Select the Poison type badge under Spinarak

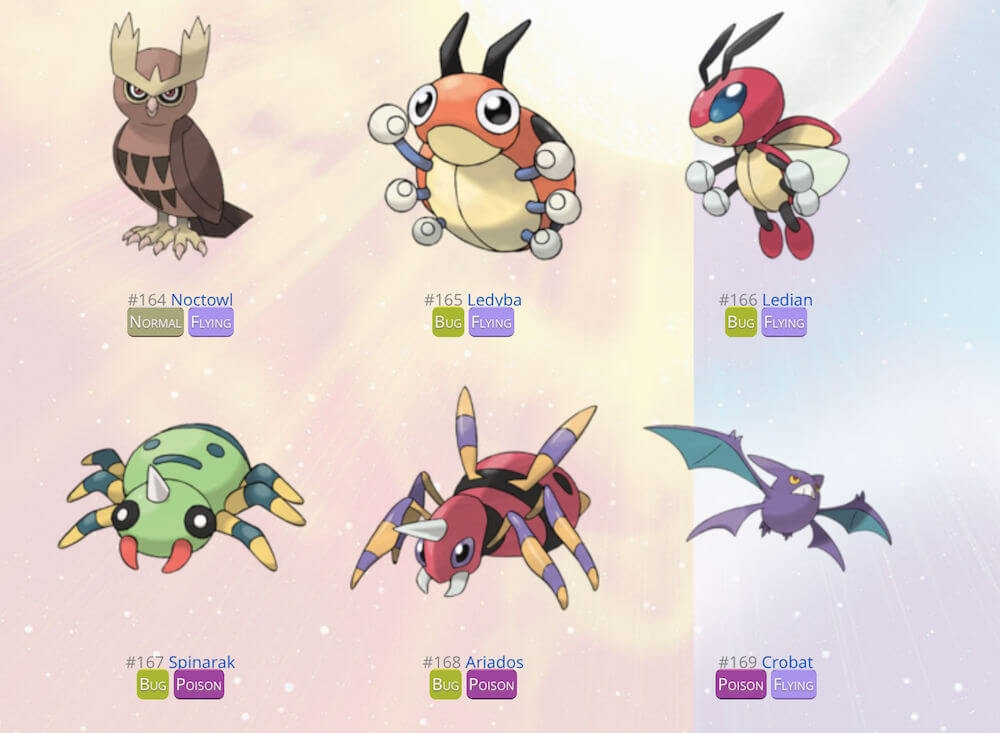pyautogui.click(x=199, y=685)
